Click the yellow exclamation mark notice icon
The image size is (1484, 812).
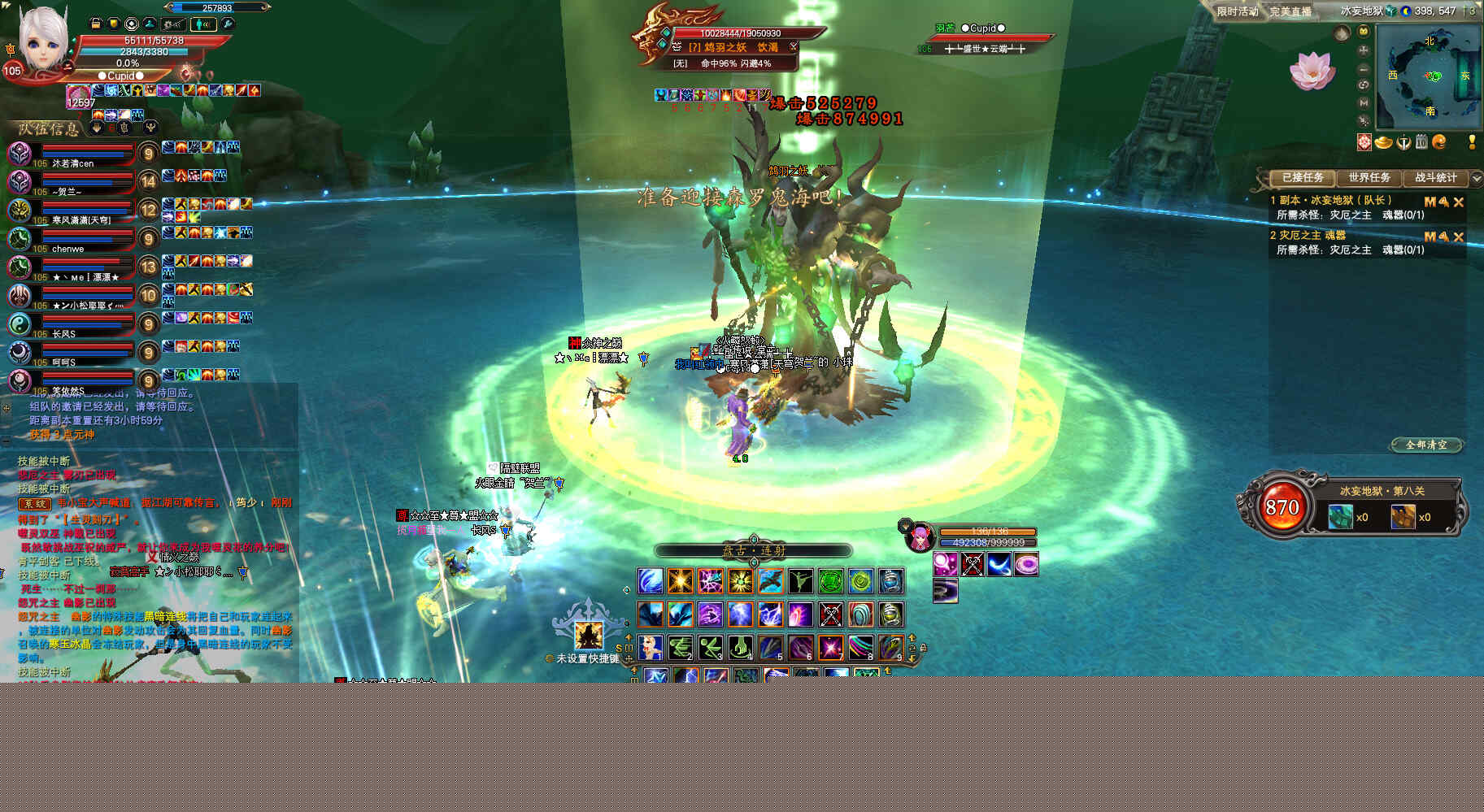[x=1472, y=142]
